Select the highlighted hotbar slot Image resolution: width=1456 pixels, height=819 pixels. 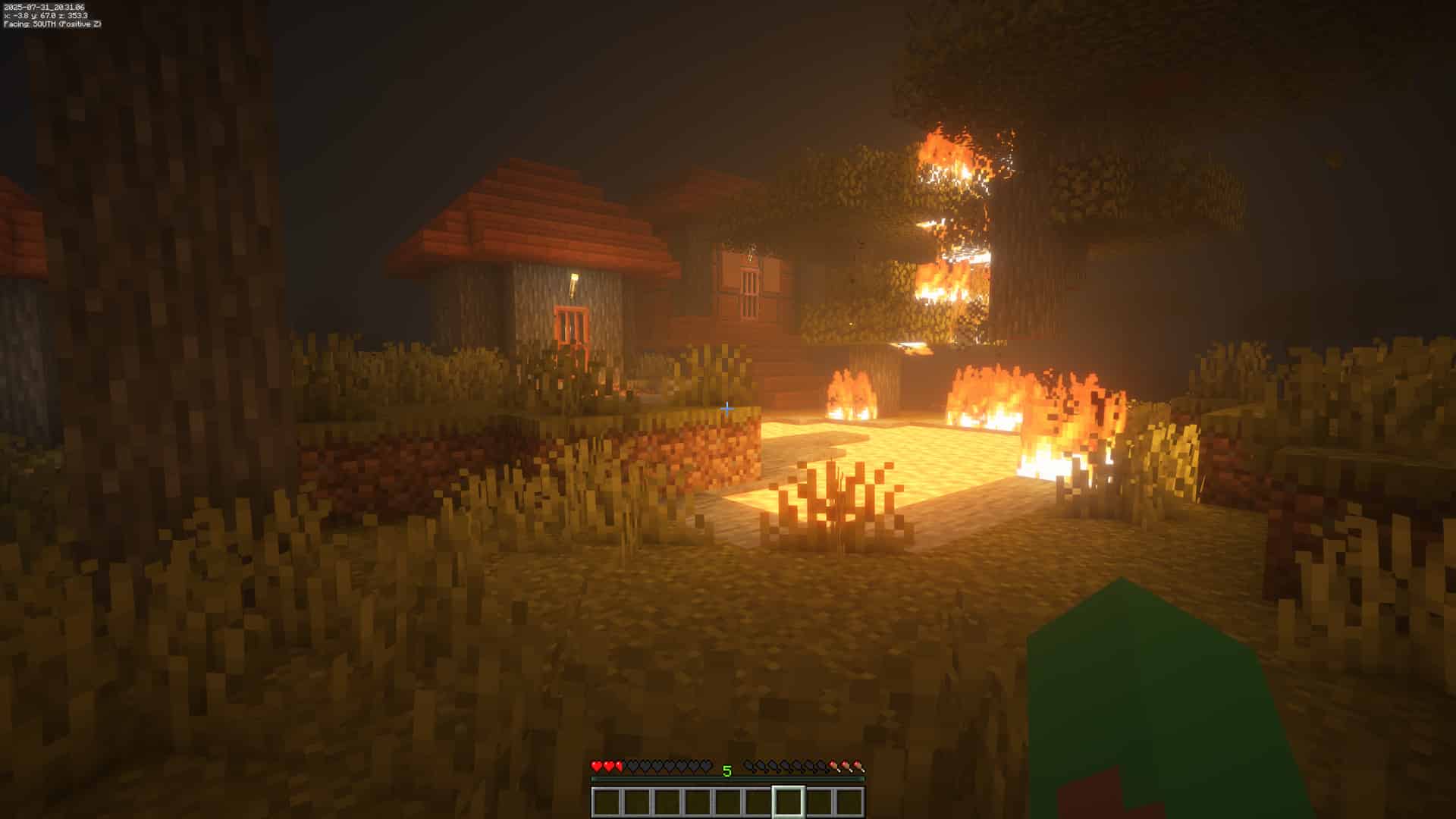pos(788,802)
